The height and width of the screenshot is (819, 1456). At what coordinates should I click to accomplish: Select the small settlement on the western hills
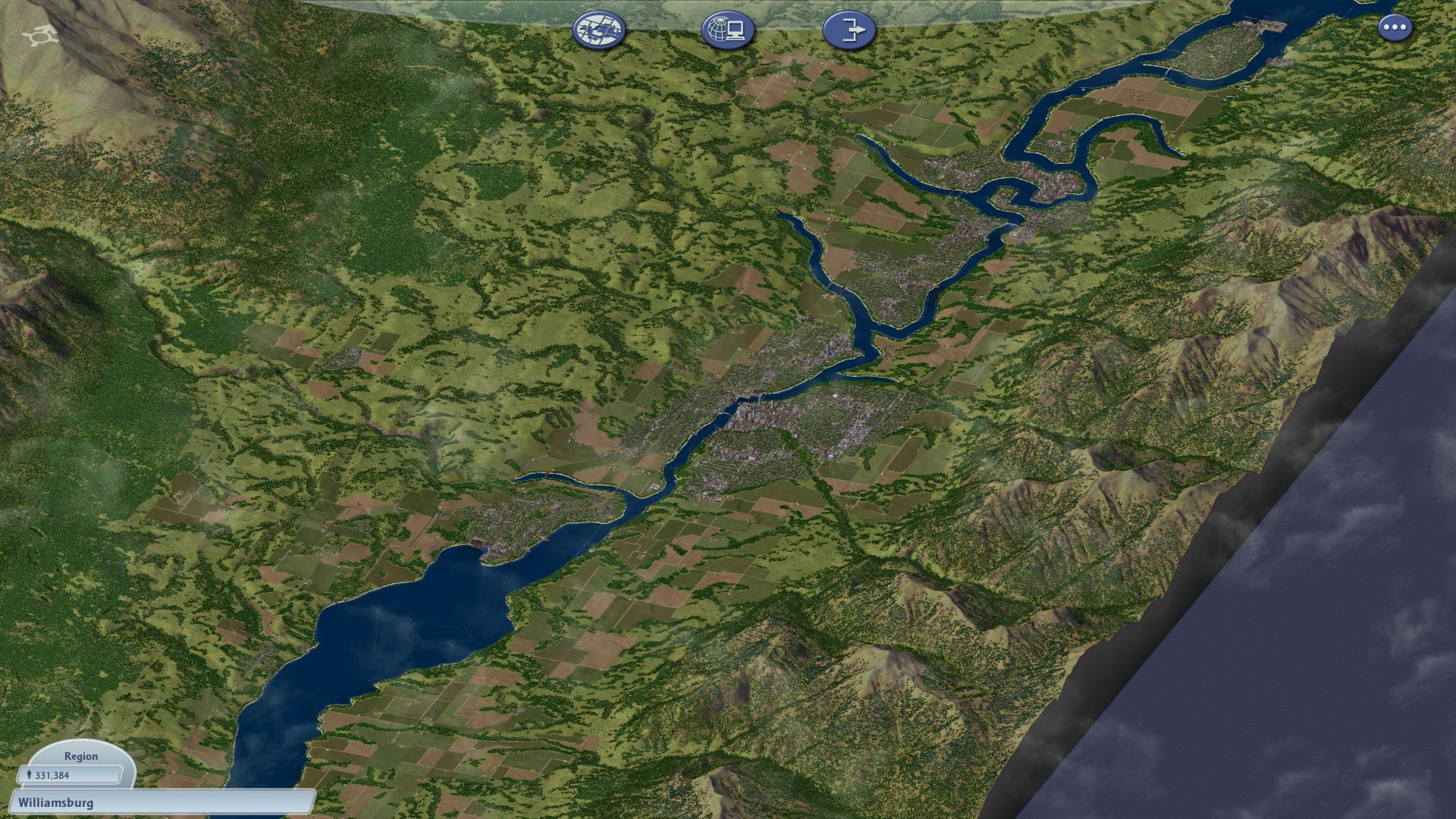349,356
